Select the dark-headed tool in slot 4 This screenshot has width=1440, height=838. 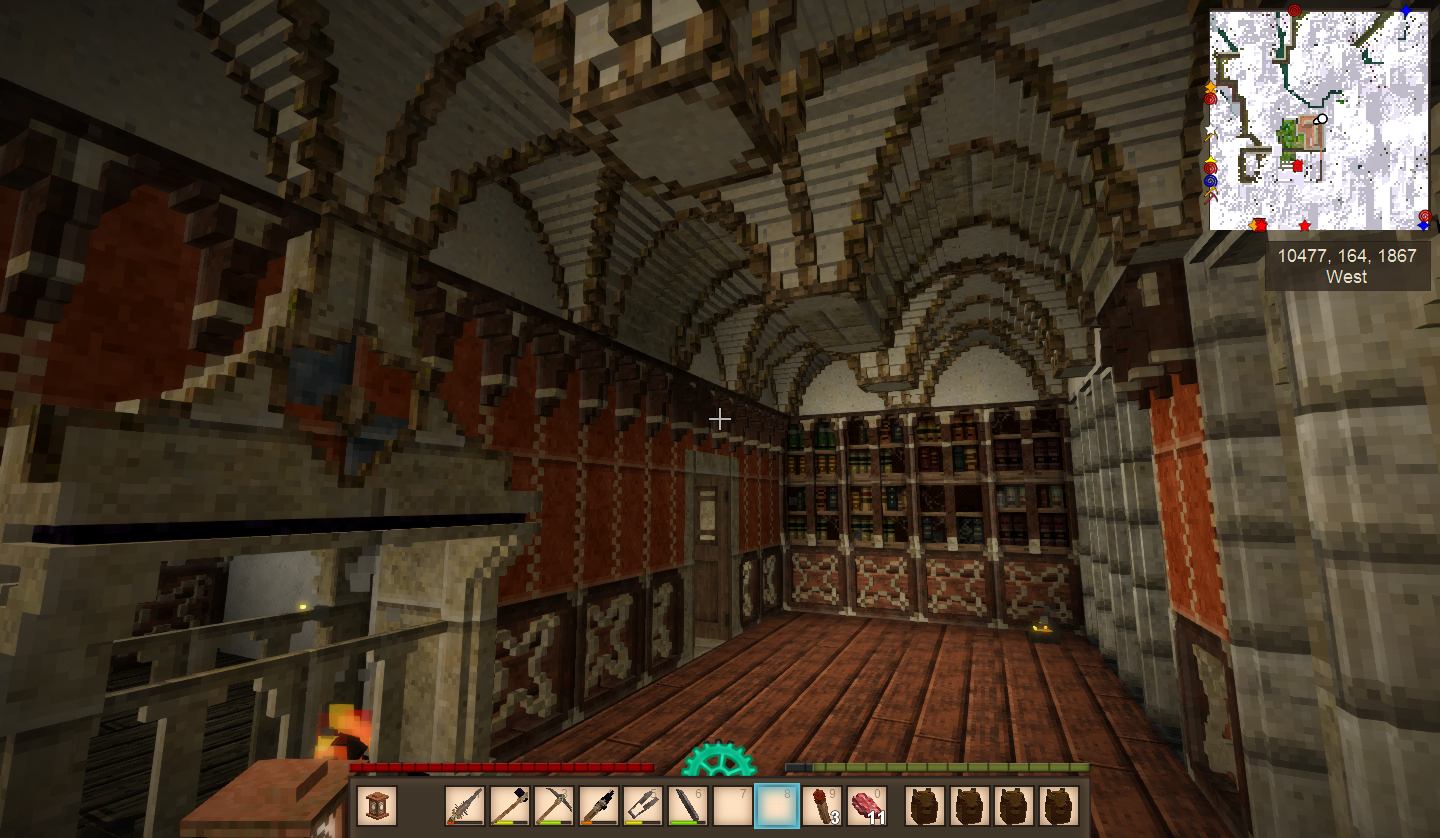click(600, 806)
